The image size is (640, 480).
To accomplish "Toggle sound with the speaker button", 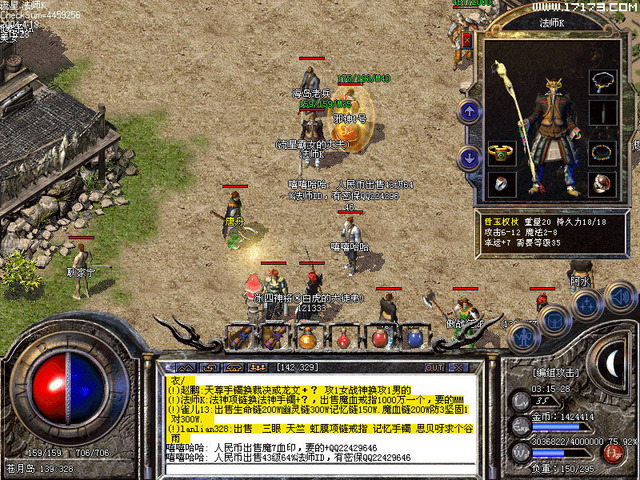I will (620, 297).
